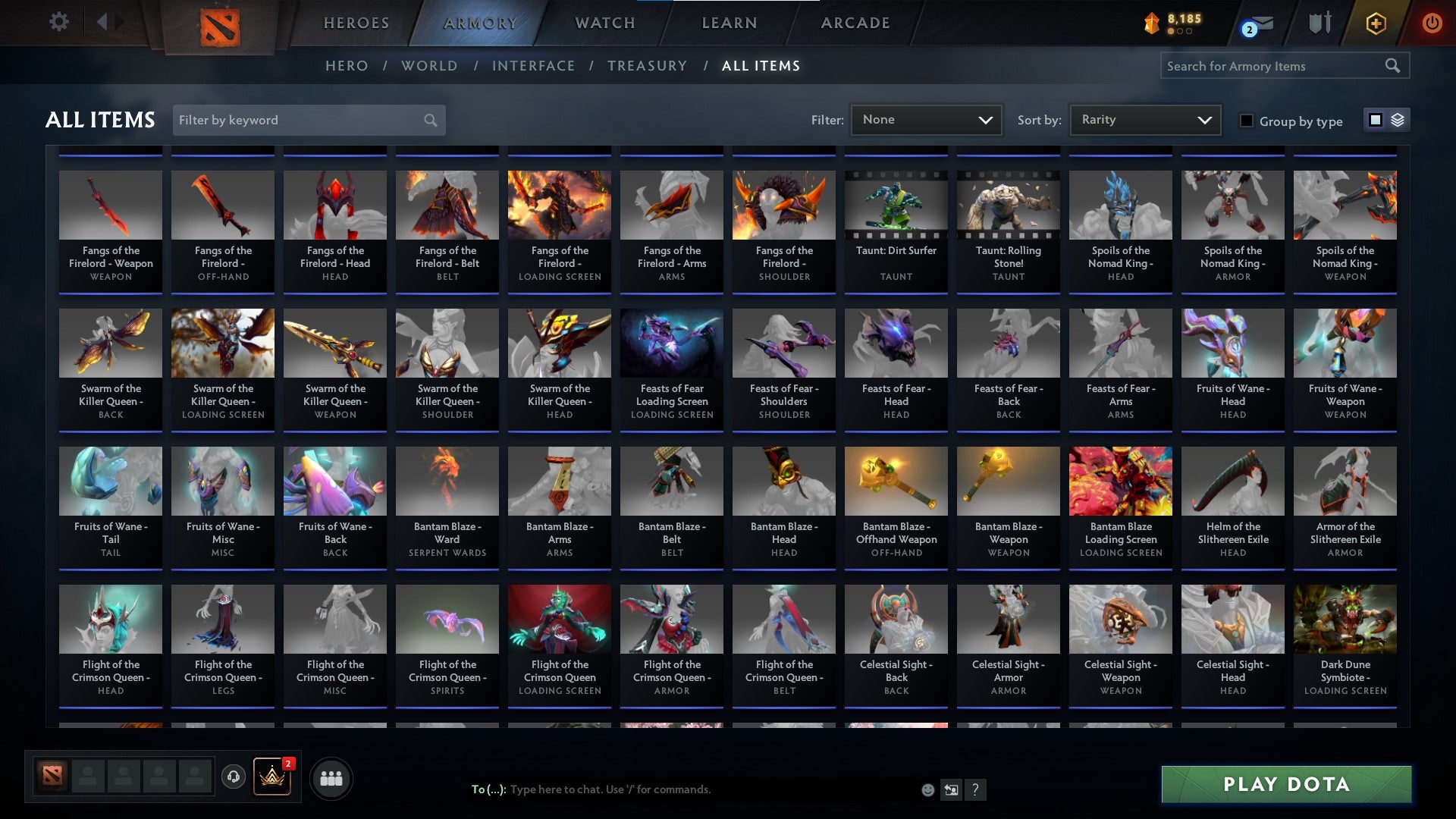Expand chat channel selector beside question mark

click(952, 789)
